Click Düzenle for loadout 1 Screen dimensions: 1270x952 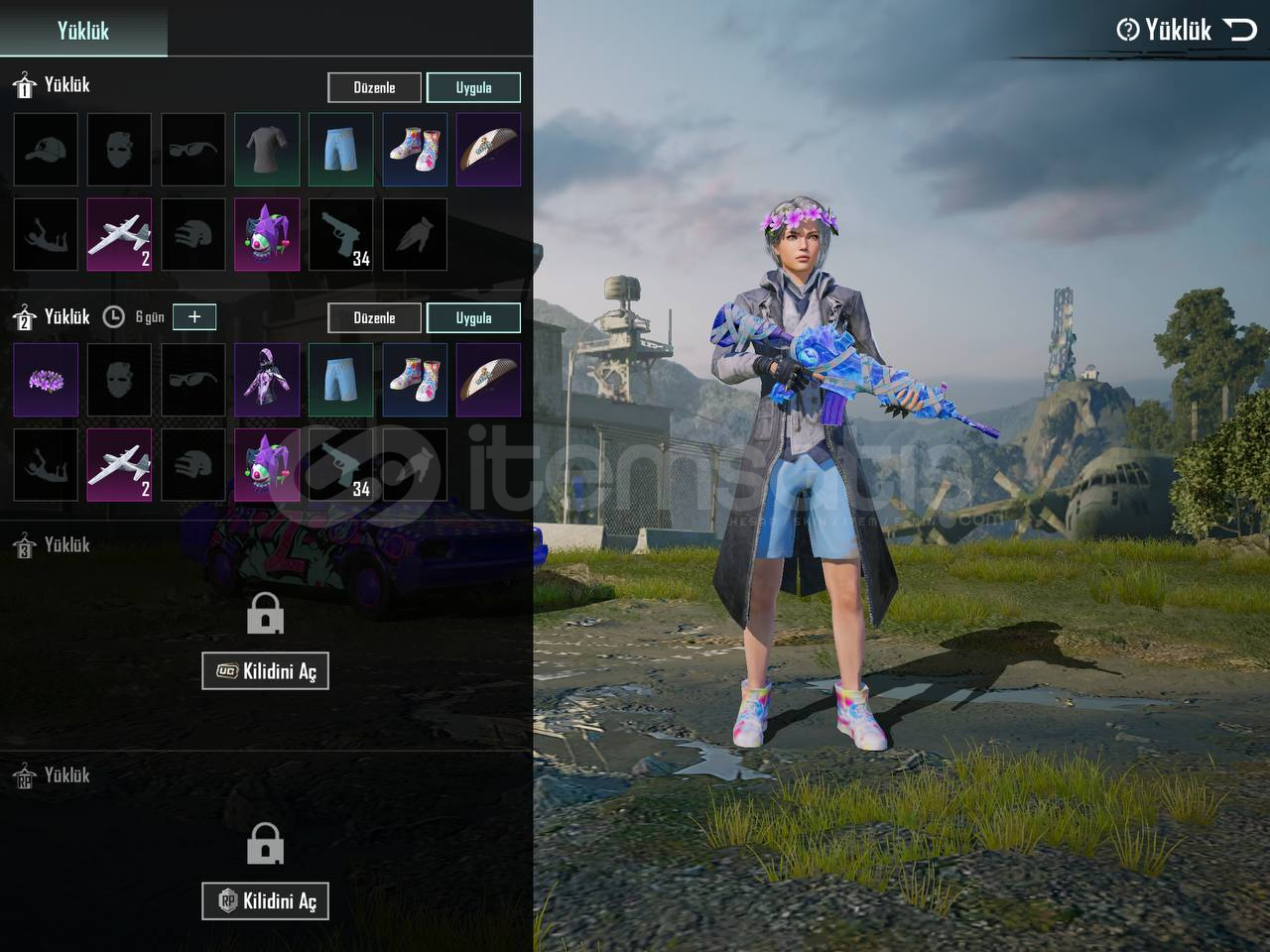coord(374,87)
